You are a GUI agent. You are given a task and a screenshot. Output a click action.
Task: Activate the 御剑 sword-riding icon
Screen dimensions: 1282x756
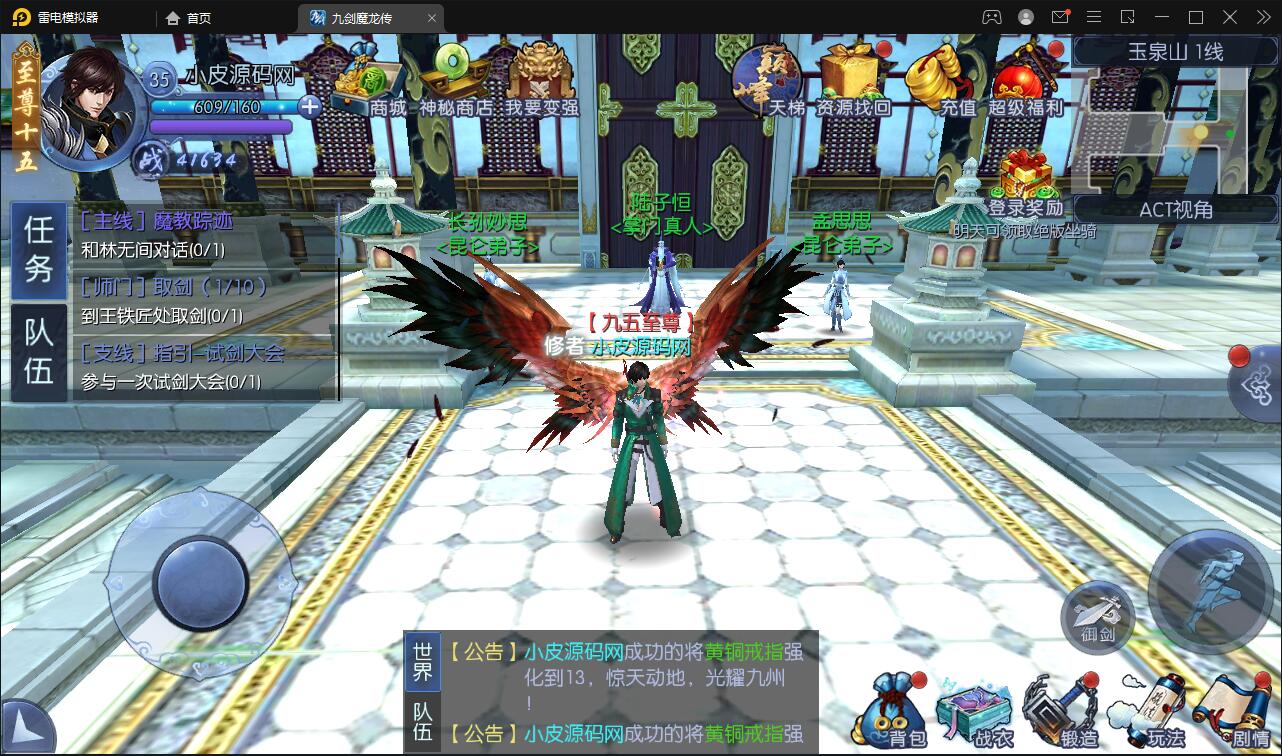click(1097, 618)
